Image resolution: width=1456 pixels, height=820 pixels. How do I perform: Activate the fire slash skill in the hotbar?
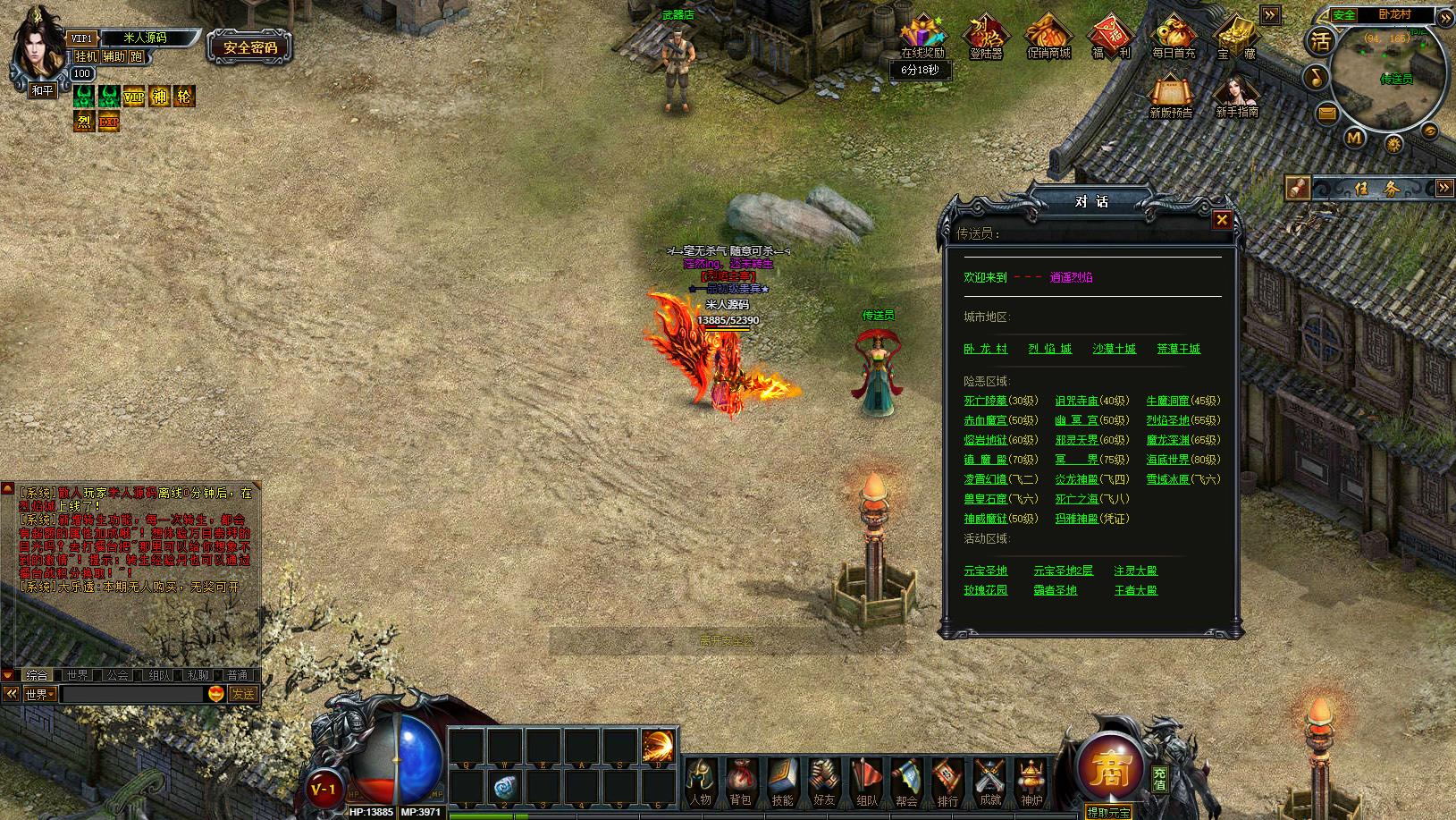[658, 746]
